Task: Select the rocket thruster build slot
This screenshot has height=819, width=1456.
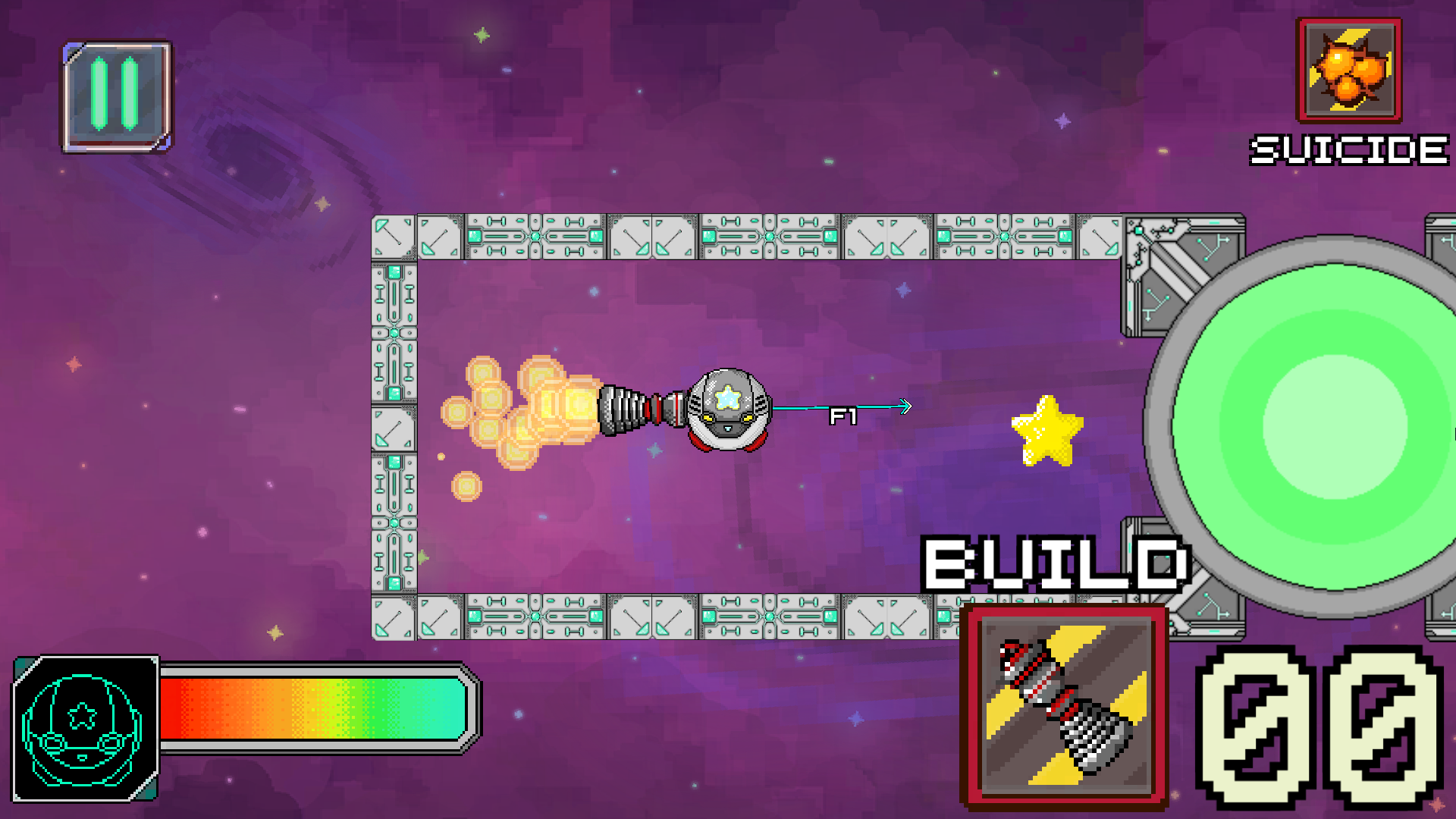Action: [1064, 705]
